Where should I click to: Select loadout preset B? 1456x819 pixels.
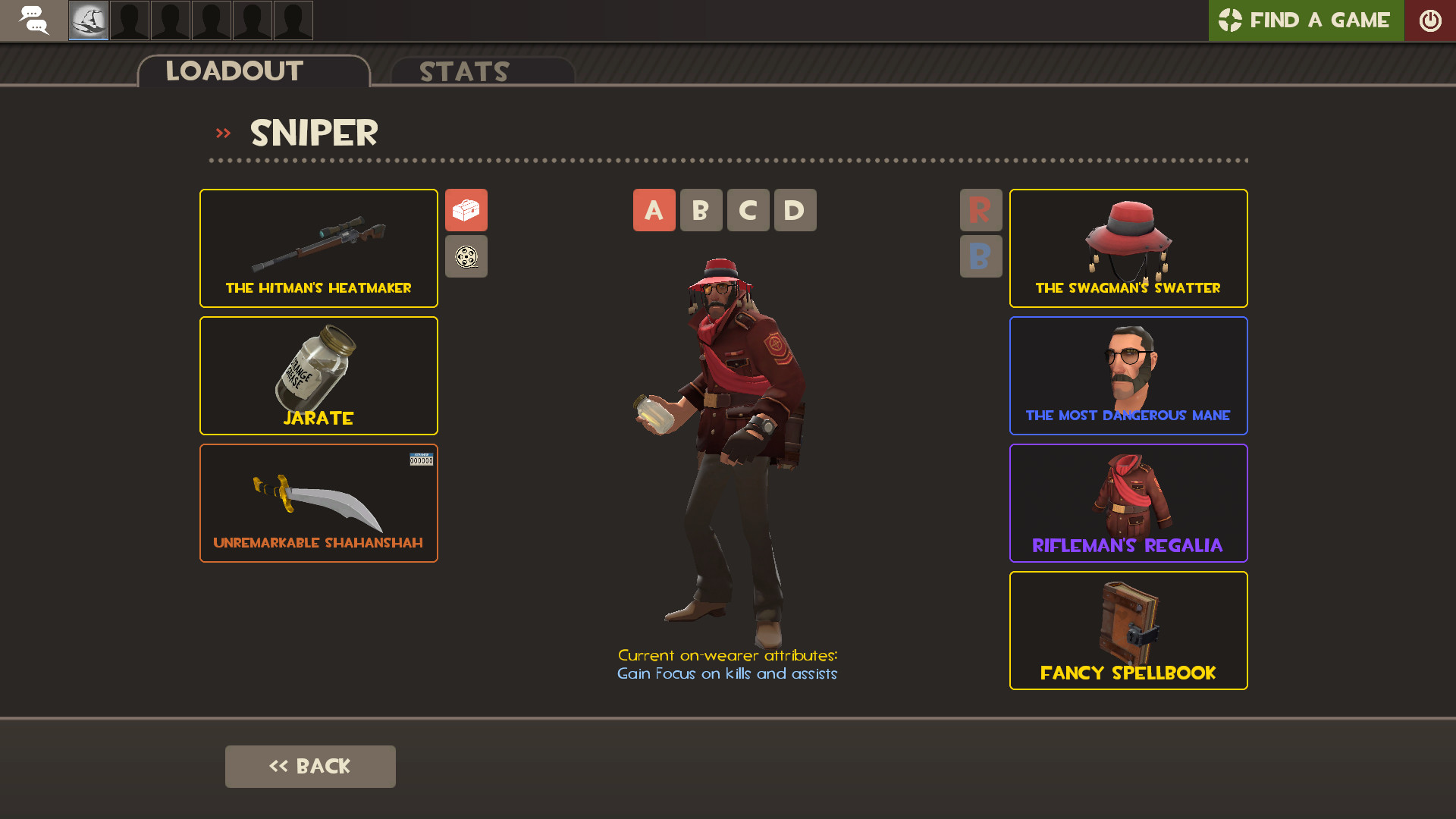pyautogui.click(x=701, y=210)
